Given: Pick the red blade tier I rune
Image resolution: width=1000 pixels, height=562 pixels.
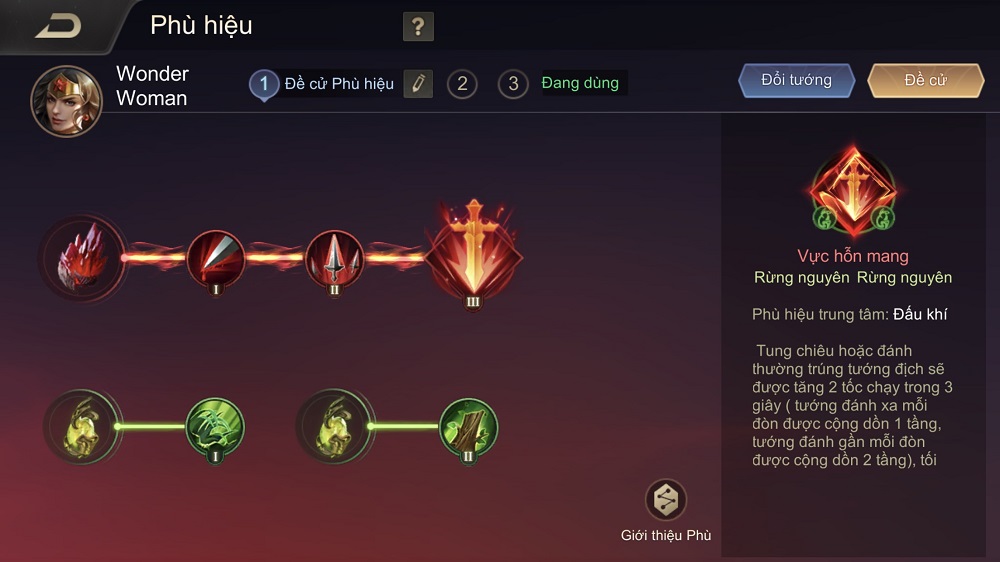Looking at the screenshot, I should point(216,258).
